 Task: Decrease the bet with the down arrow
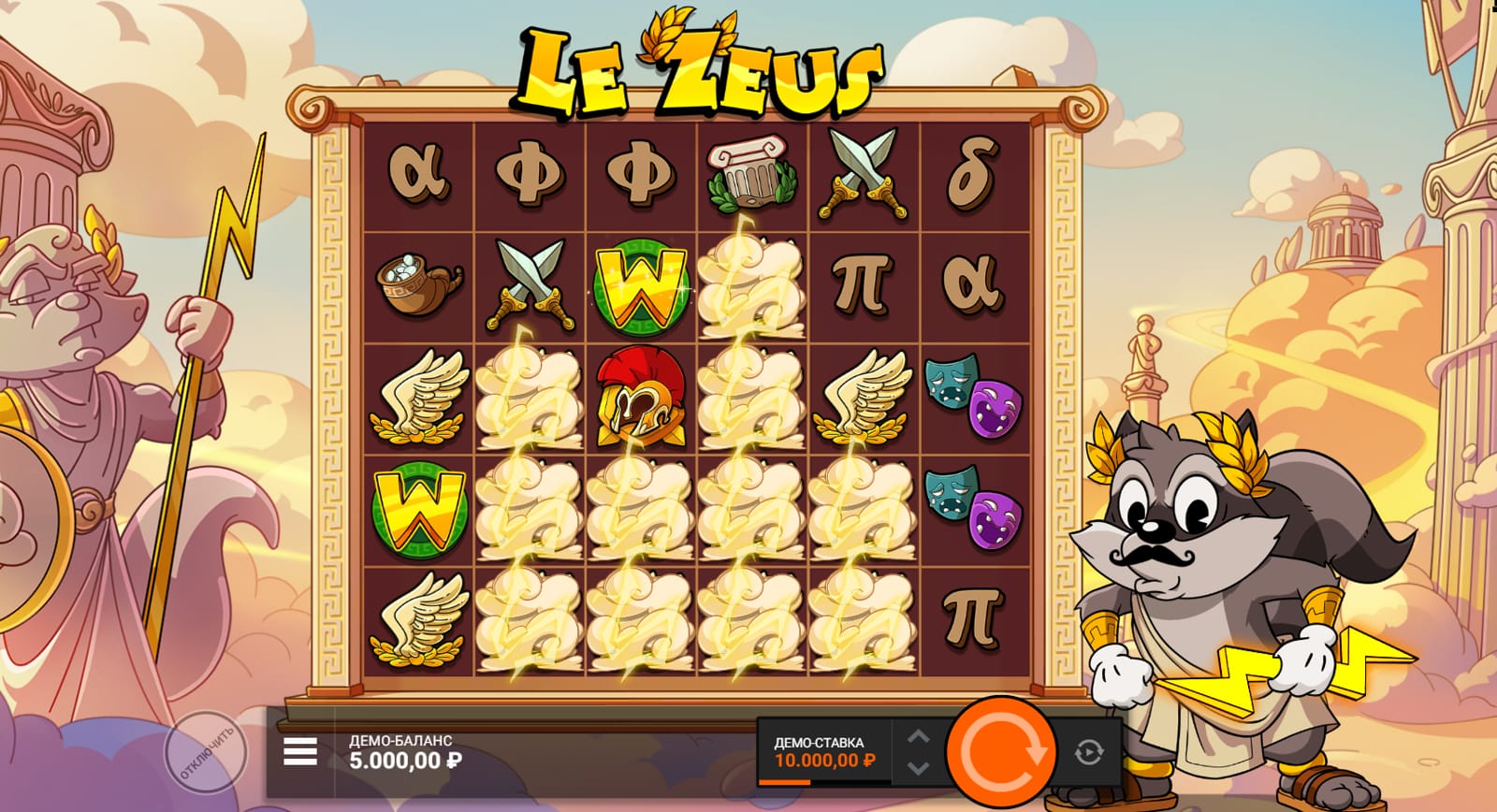(x=919, y=767)
